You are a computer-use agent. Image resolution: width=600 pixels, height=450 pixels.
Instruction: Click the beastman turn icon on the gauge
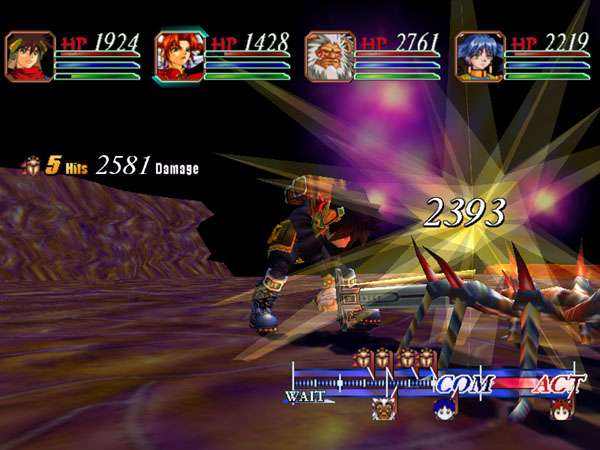click(384, 408)
